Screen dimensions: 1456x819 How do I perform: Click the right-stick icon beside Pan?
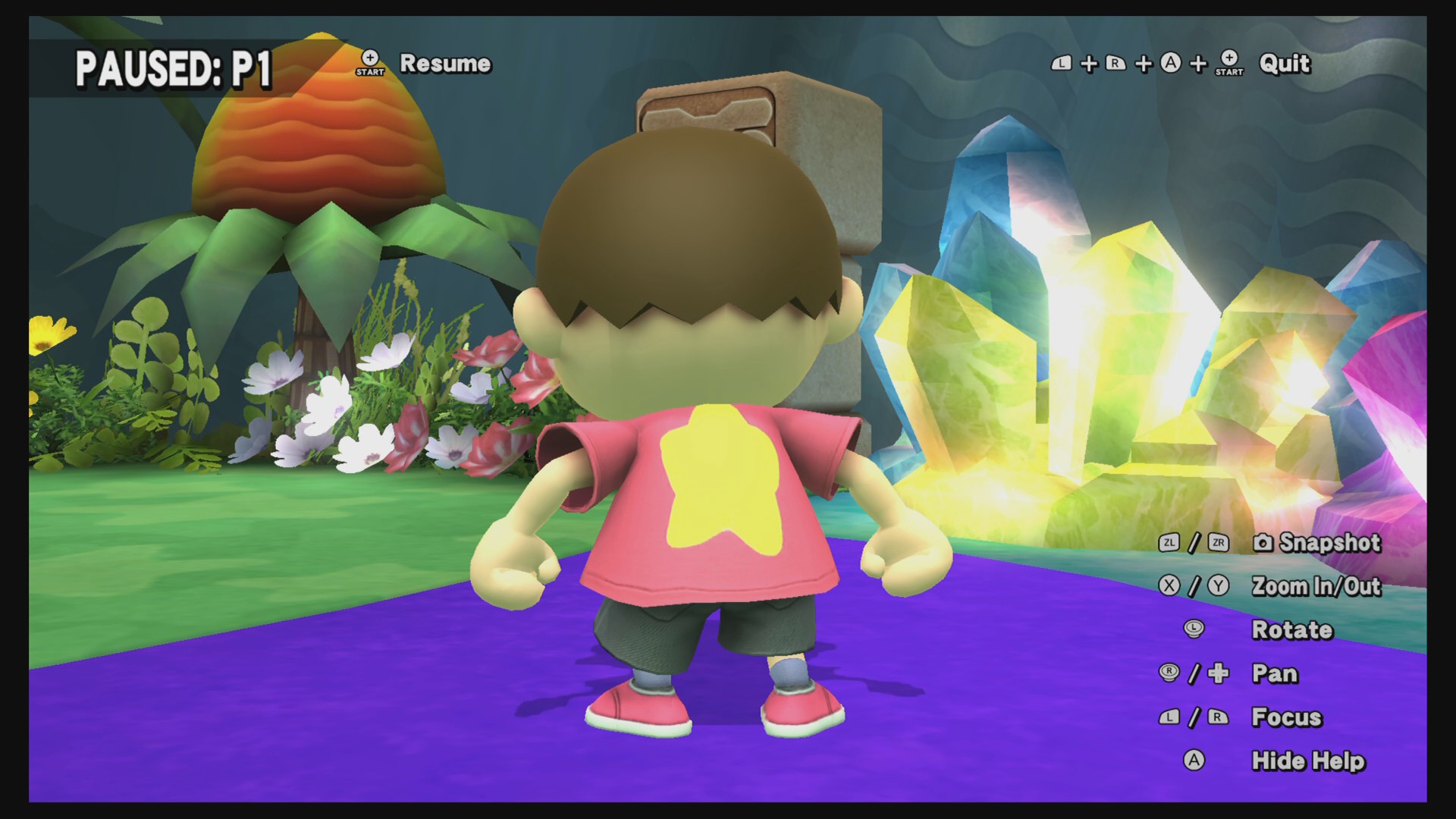[x=1168, y=673]
